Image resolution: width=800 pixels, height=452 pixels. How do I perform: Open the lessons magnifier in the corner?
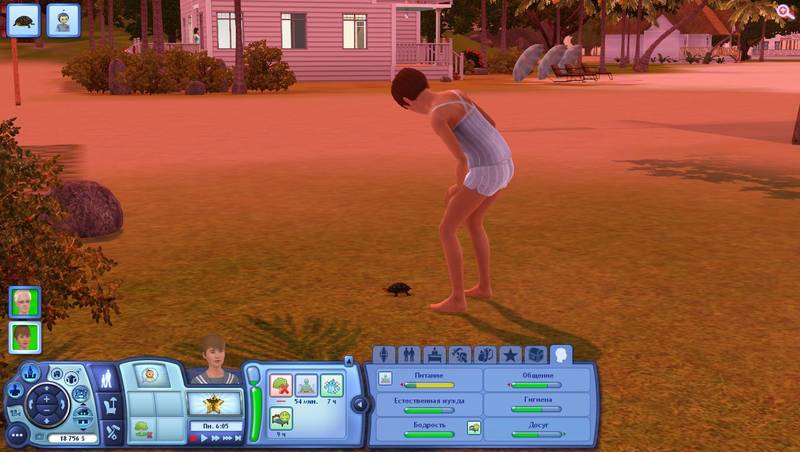coord(785,11)
